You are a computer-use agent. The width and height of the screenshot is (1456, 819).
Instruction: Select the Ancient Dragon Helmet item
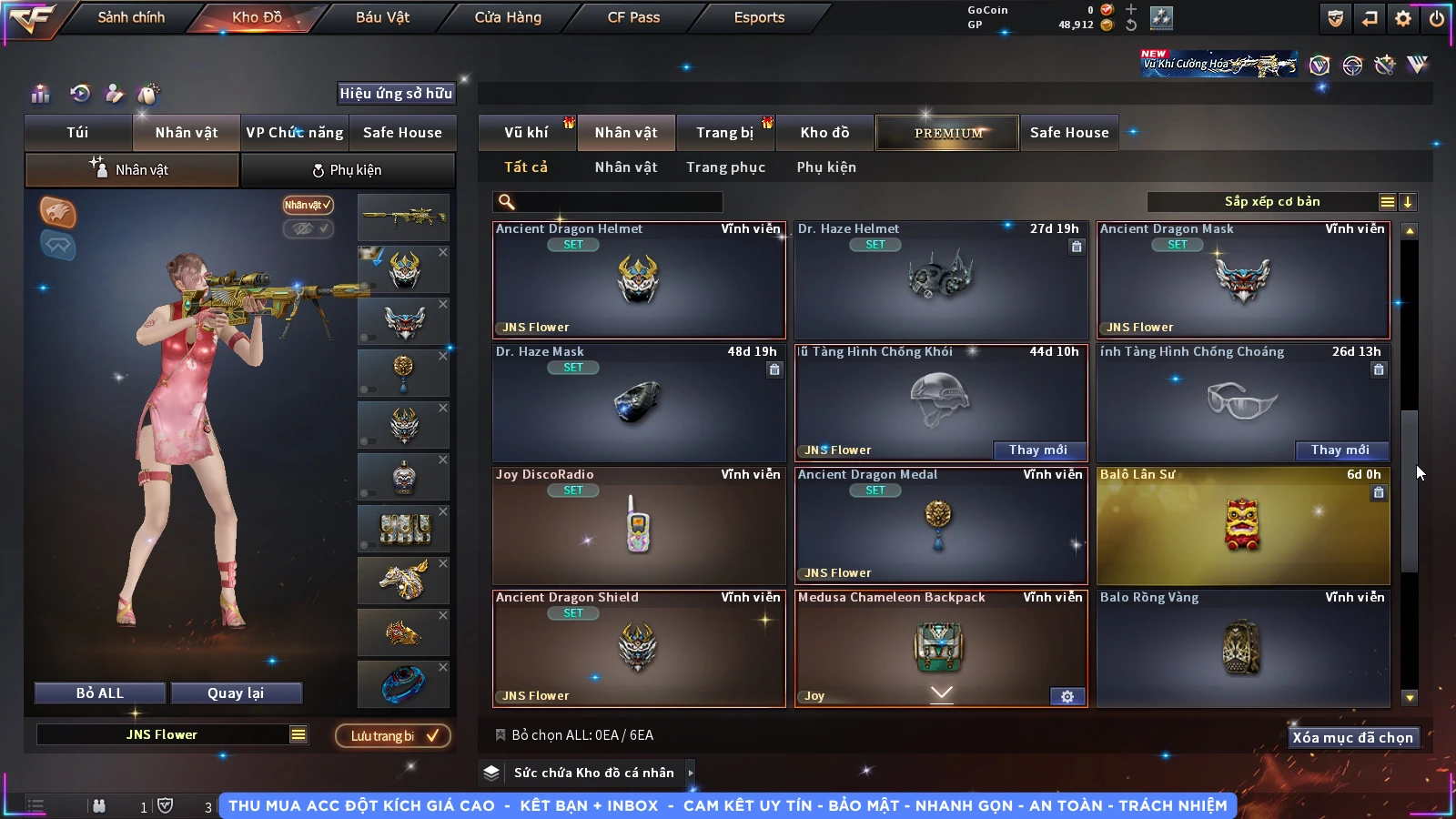[638, 280]
